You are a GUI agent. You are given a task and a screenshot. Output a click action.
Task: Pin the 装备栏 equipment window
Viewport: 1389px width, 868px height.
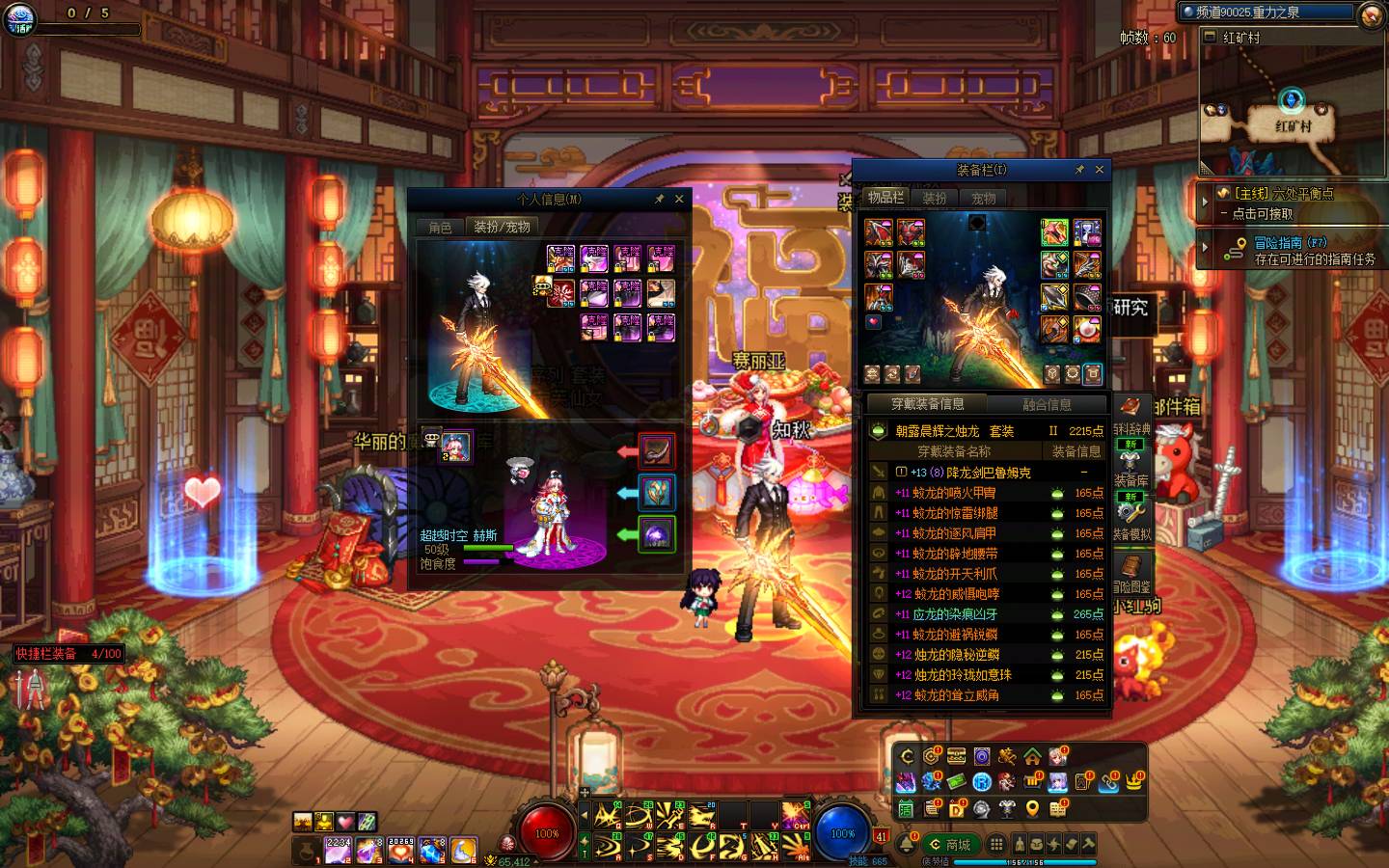tap(1079, 170)
